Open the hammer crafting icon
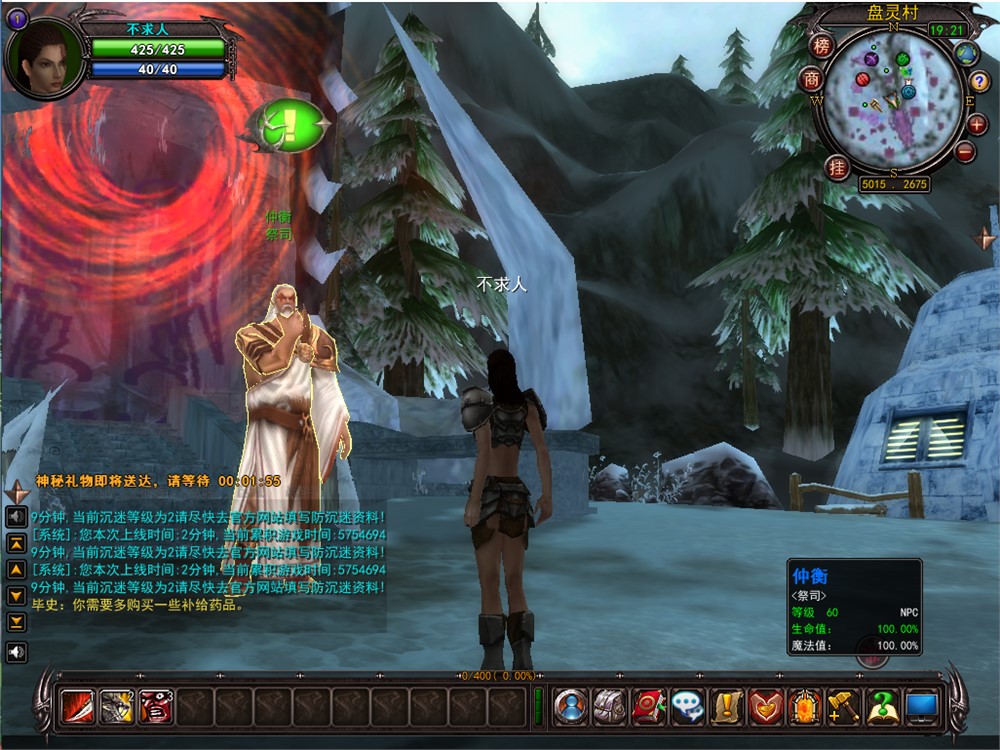Viewport: 1000px width, 750px height. coord(844,707)
